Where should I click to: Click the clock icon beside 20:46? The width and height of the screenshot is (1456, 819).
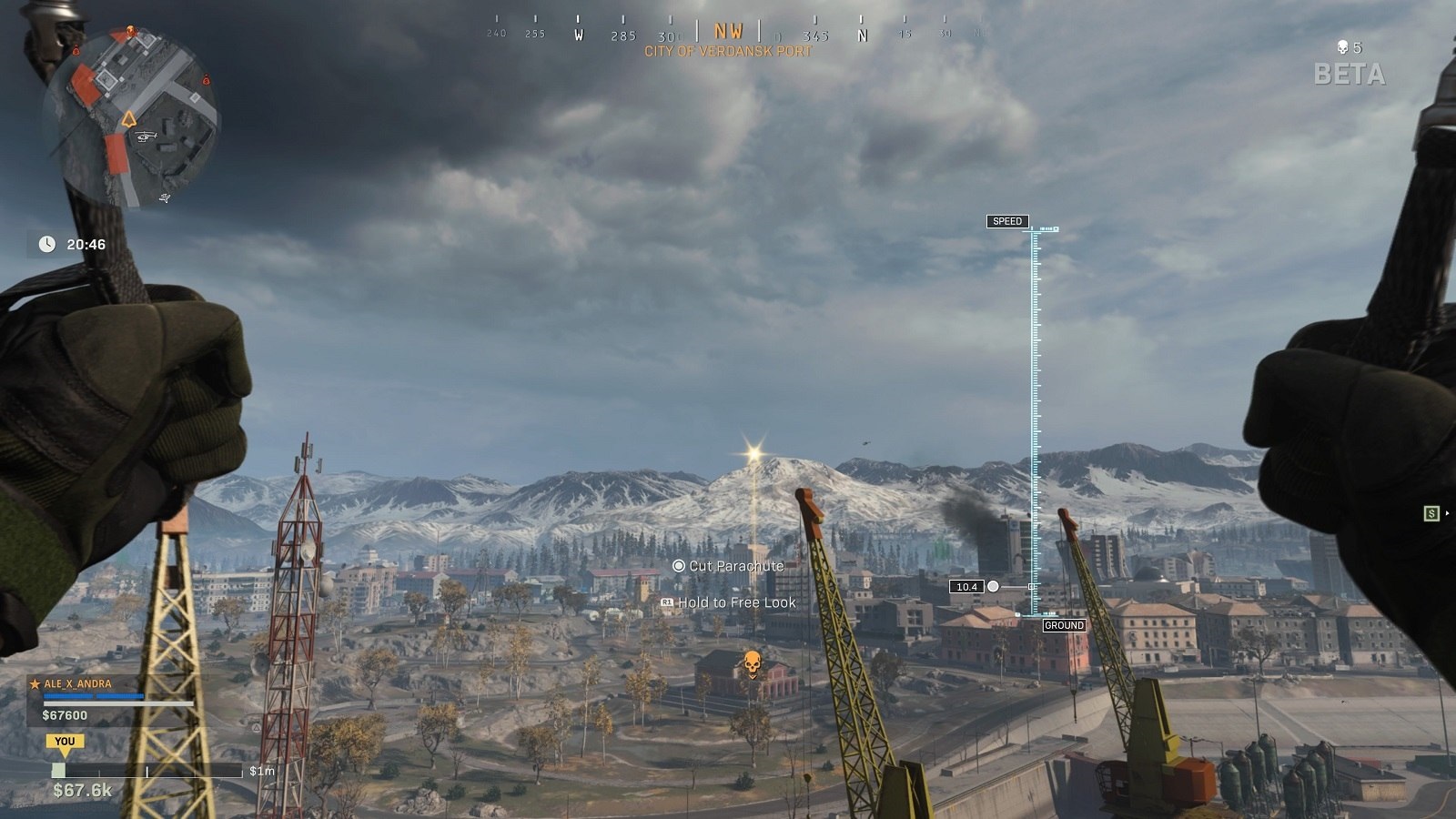tap(47, 243)
